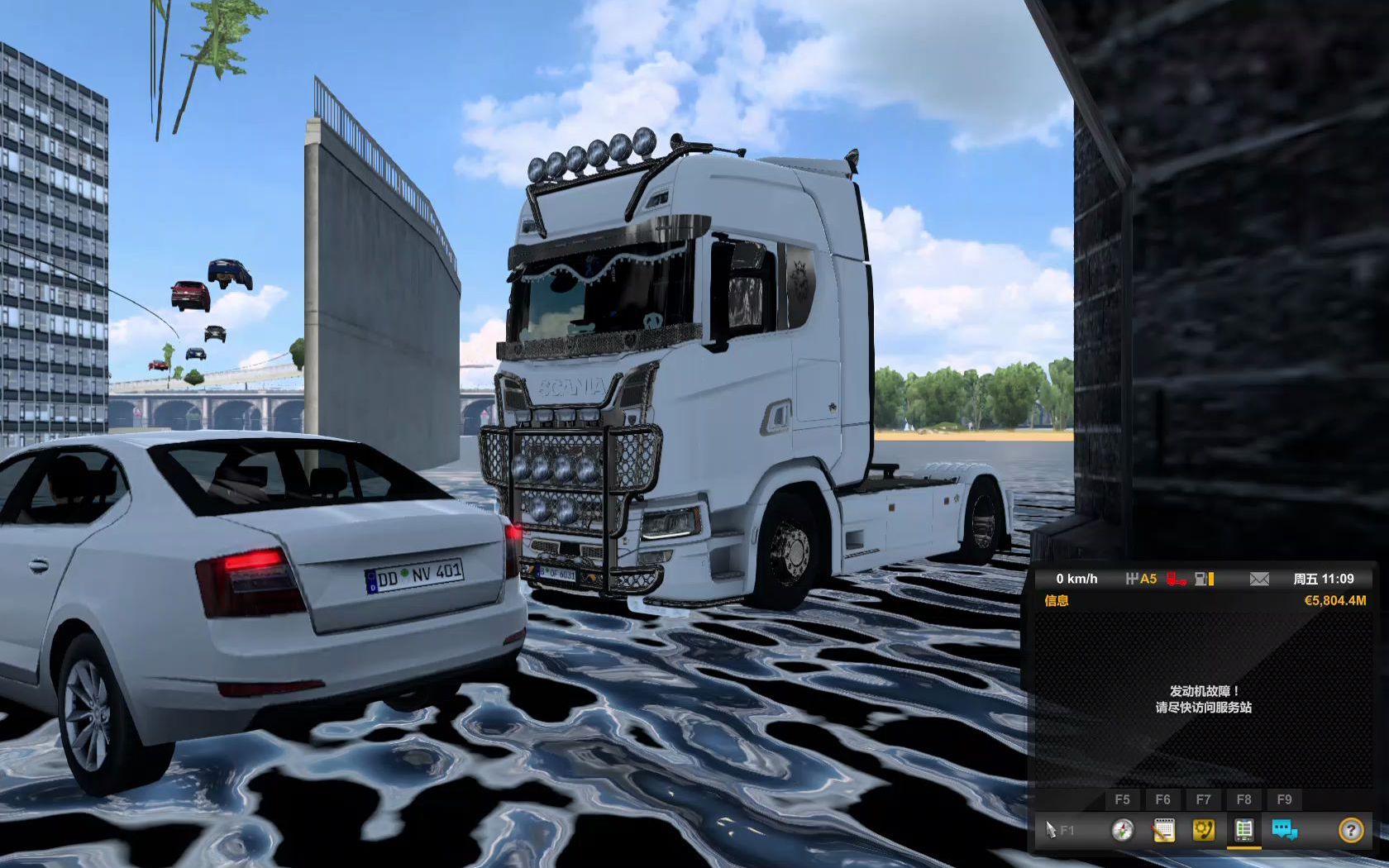Click the question mark help button
This screenshot has height=868, width=1389.
click(x=1351, y=830)
